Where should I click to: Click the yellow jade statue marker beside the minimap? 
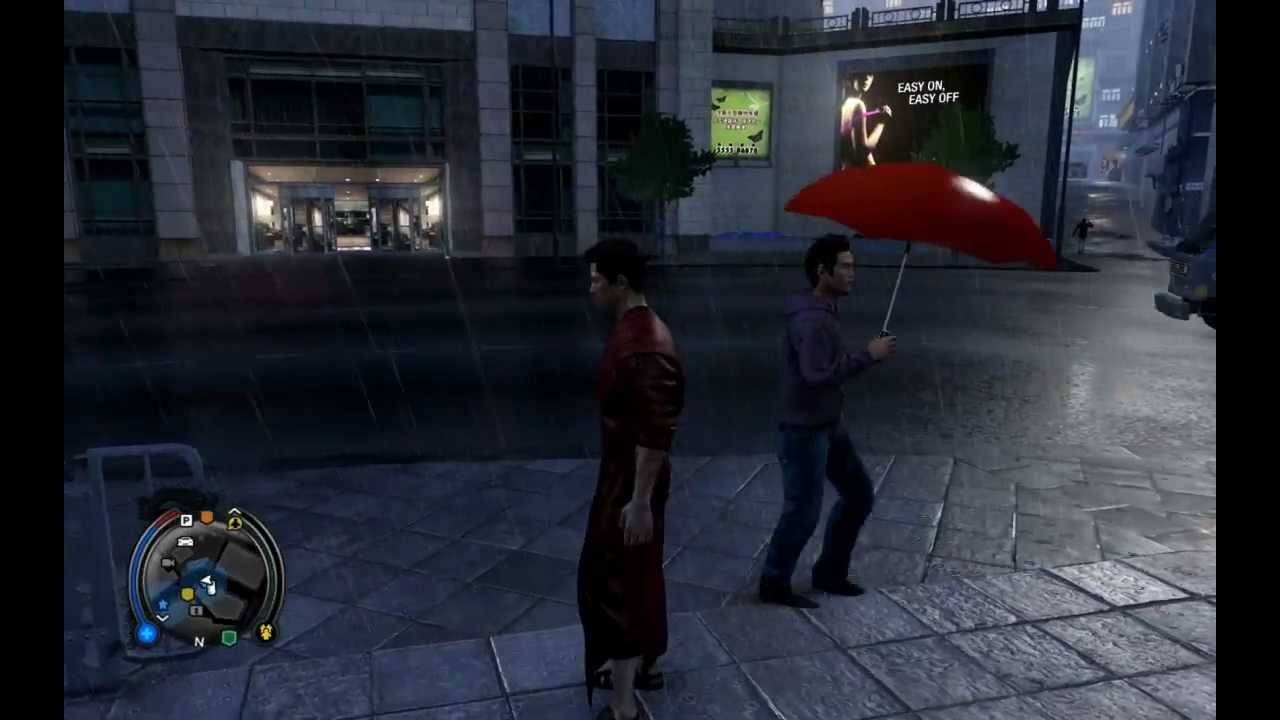(x=266, y=631)
